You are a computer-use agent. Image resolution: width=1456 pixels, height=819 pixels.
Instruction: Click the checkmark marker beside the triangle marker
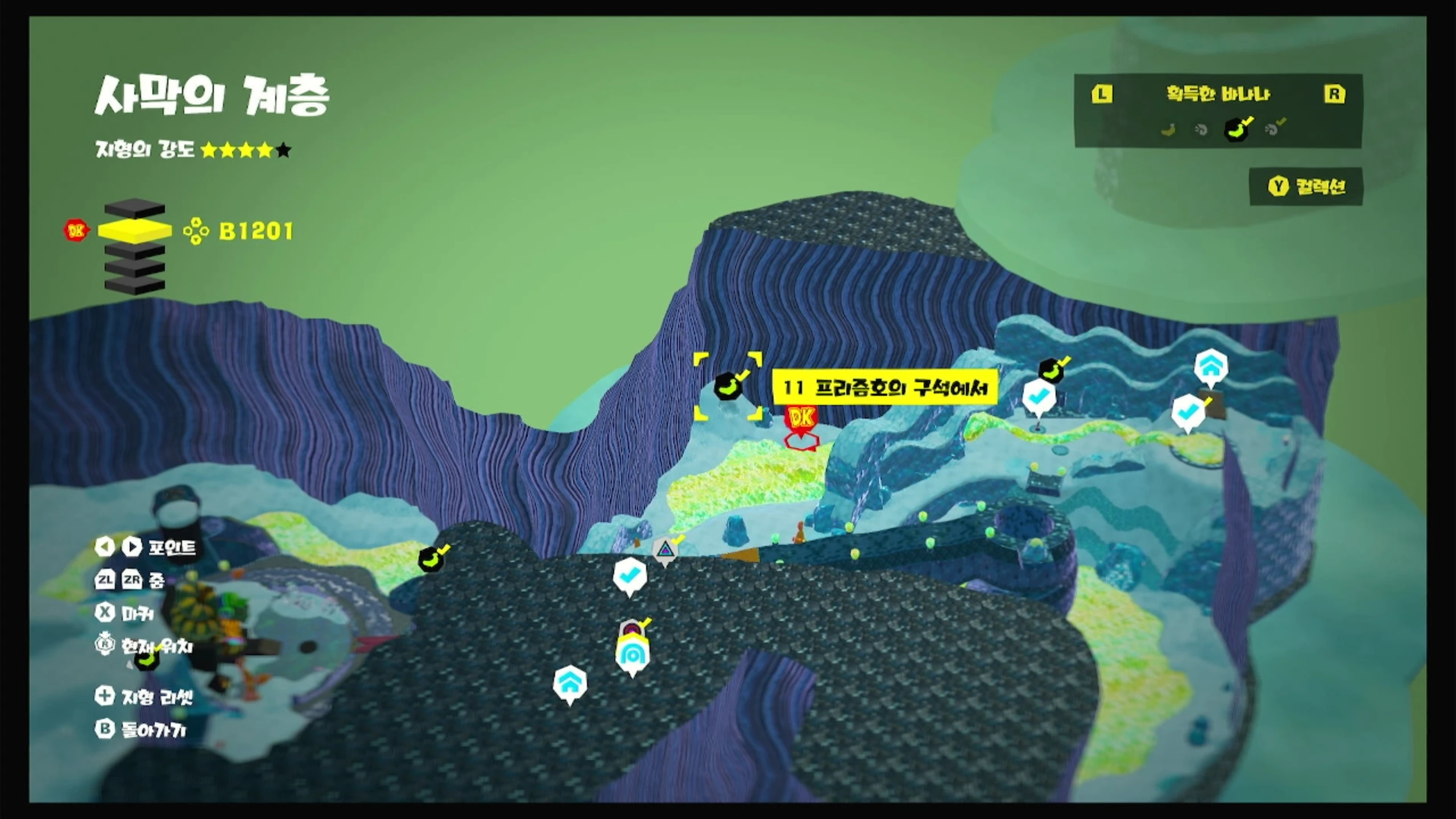[630, 576]
